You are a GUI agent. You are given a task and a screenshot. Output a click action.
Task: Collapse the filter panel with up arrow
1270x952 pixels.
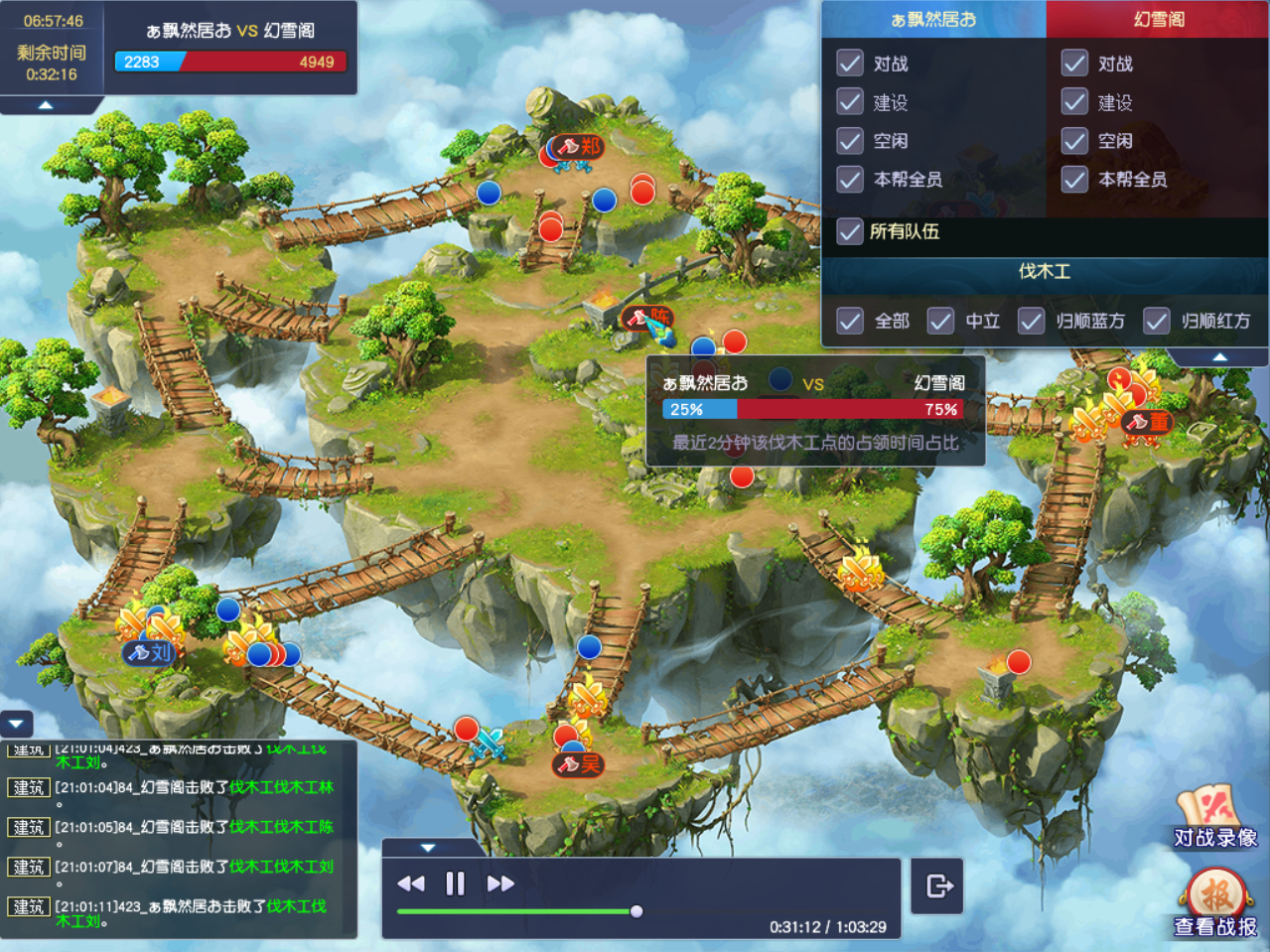point(1220,357)
